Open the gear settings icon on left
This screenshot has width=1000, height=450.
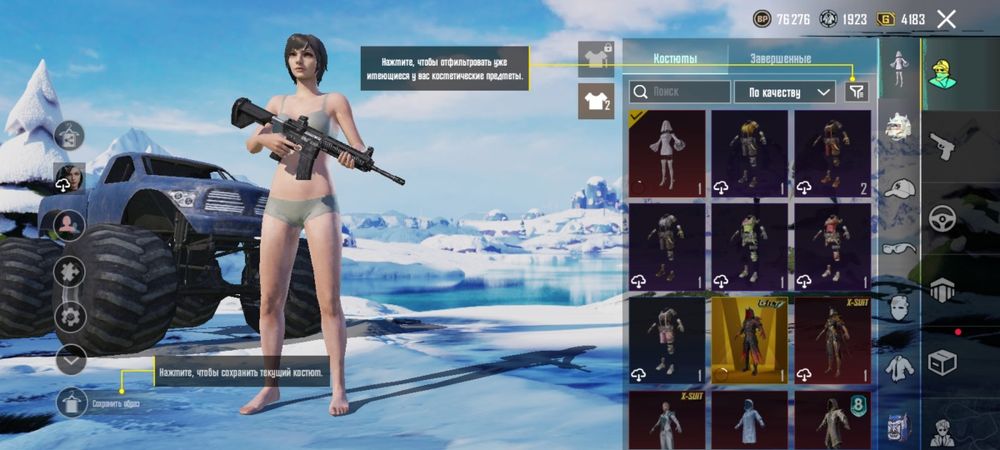click(x=70, y=316)
